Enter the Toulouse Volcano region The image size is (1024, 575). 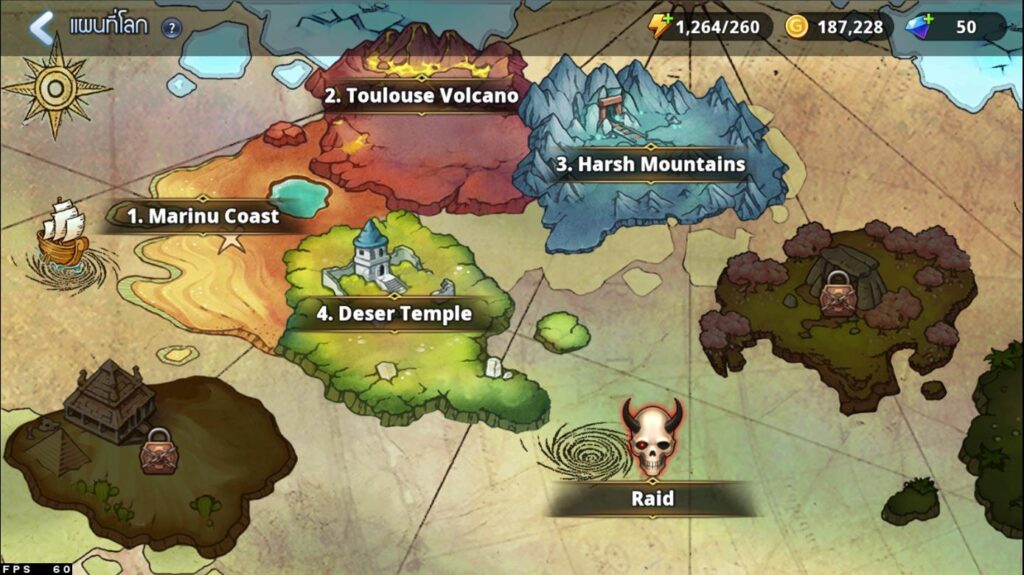pyautogui.click(x=421, y=96)
